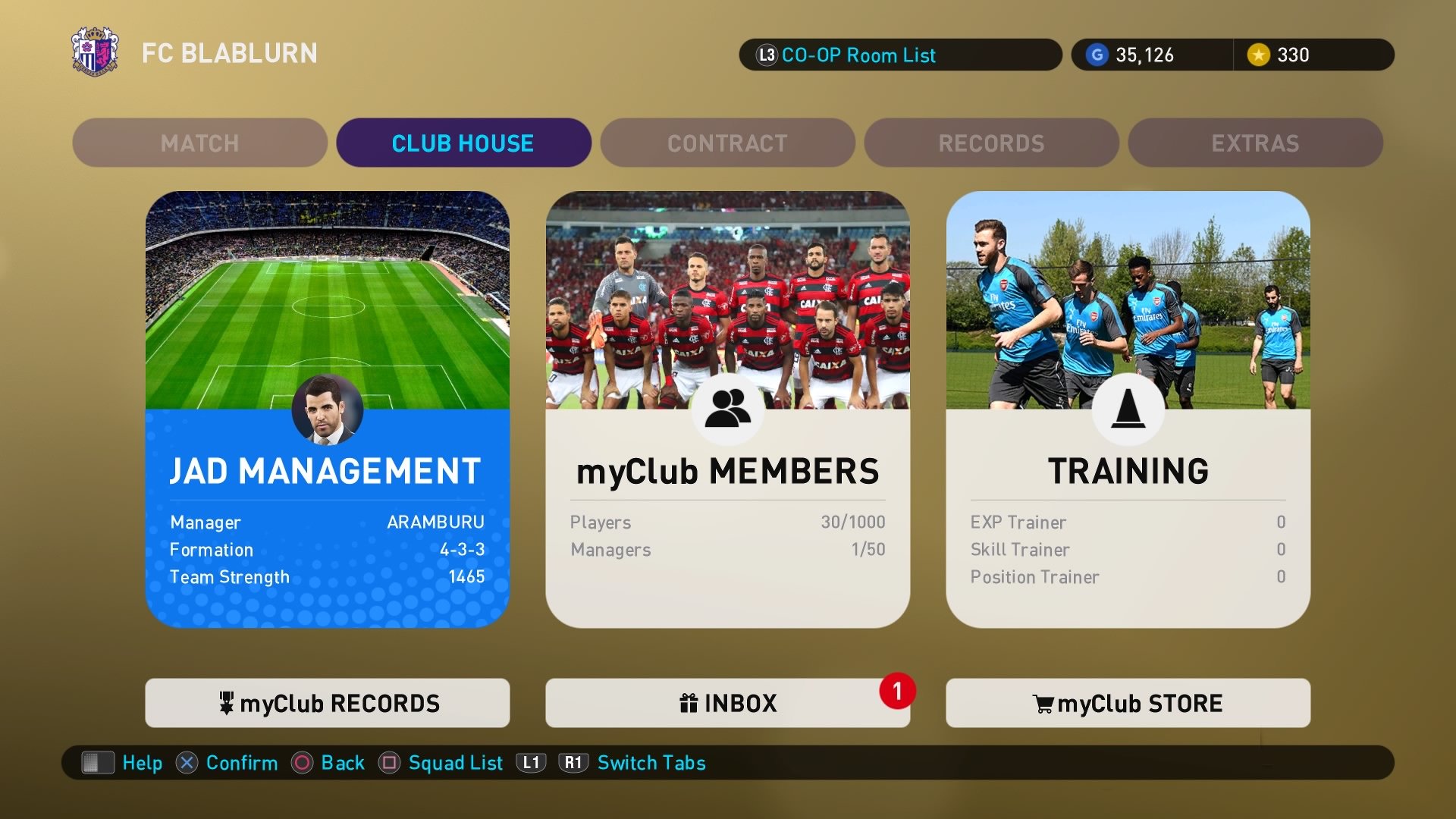Open the INBOX with one new item
Image resolution: width=1456 pixels, height=819 pixels.
coord(726,703)
